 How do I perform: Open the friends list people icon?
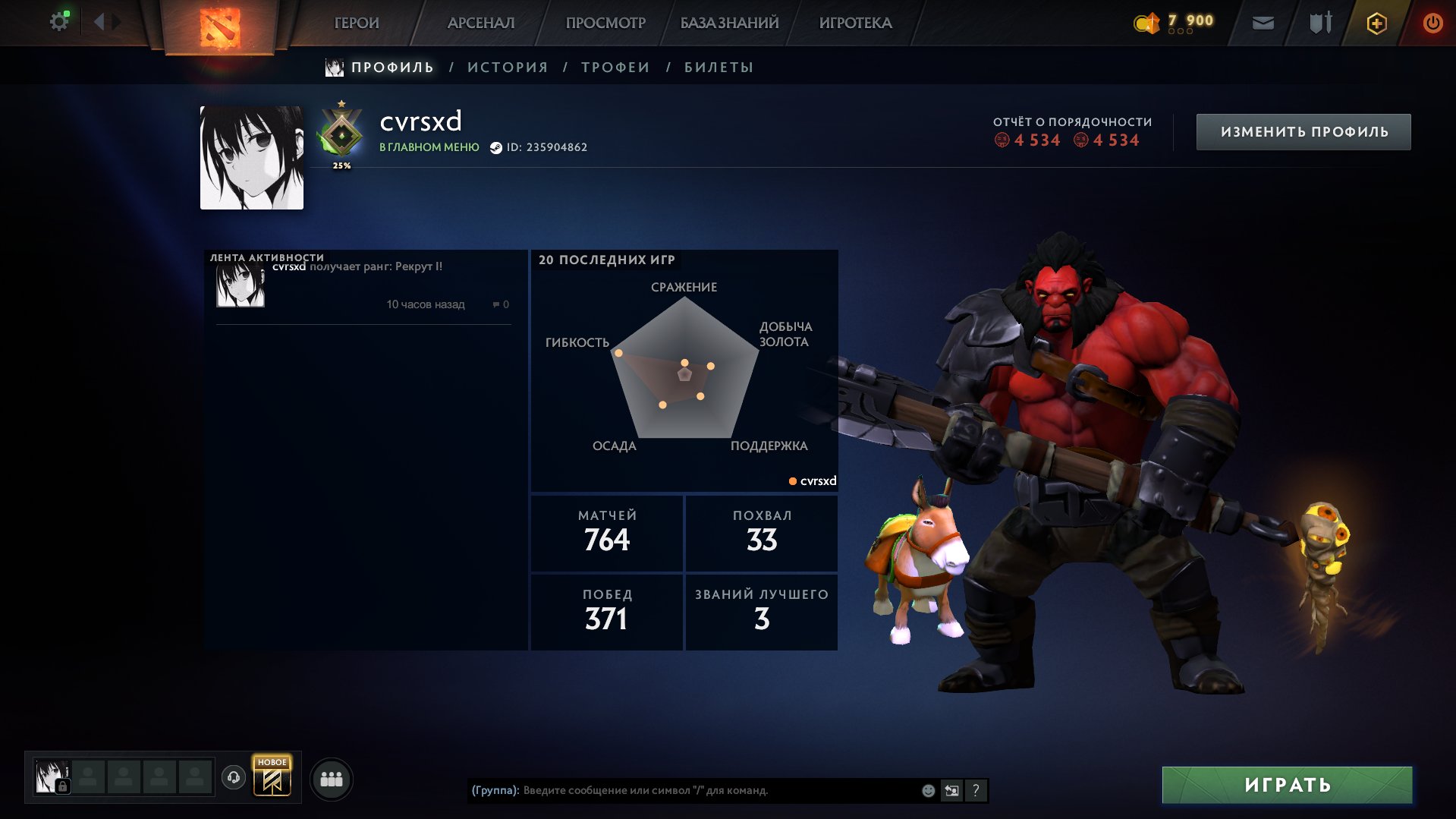point(330,777)
